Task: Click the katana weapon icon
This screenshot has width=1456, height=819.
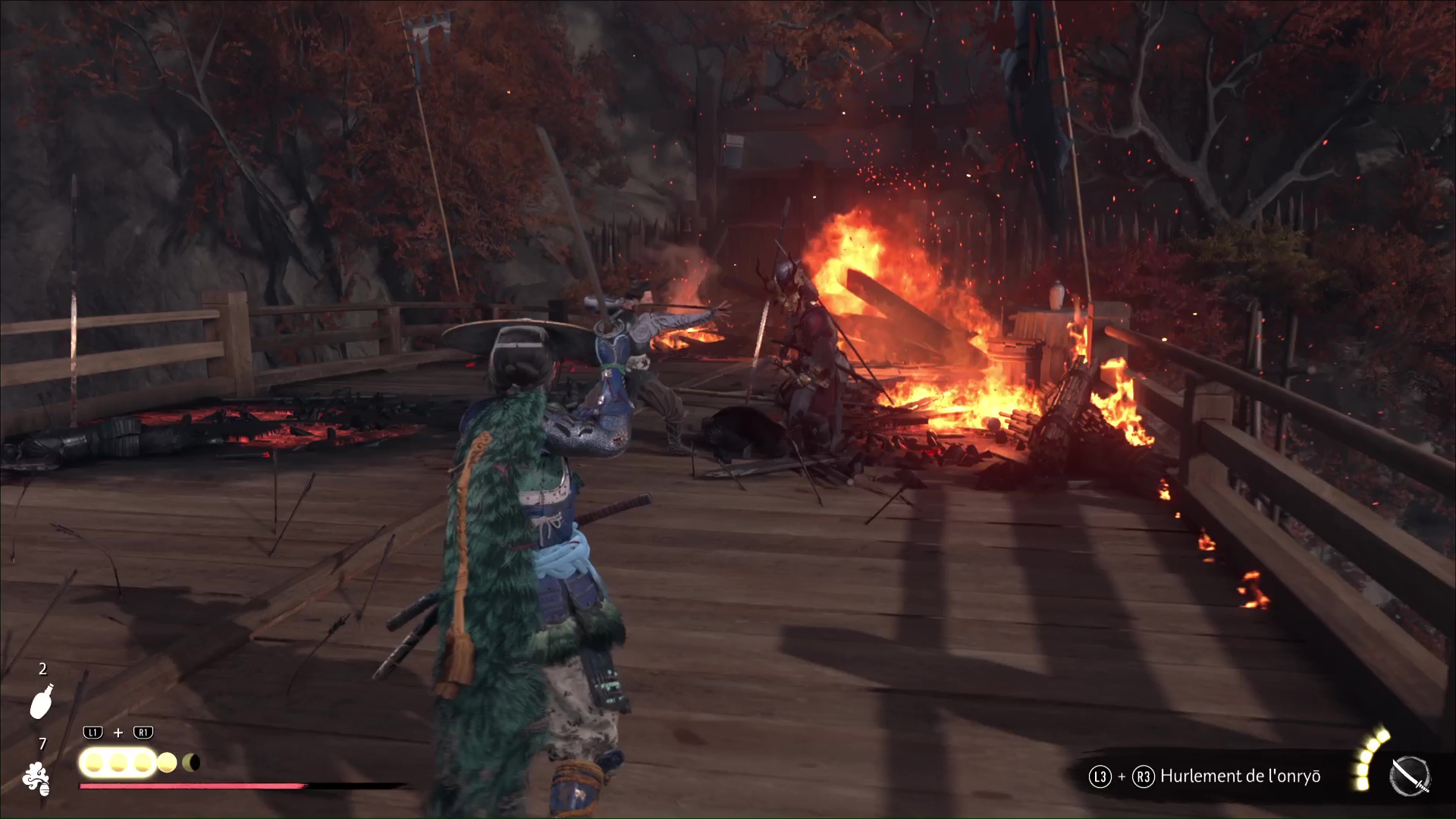Action: pos(1410,777)
